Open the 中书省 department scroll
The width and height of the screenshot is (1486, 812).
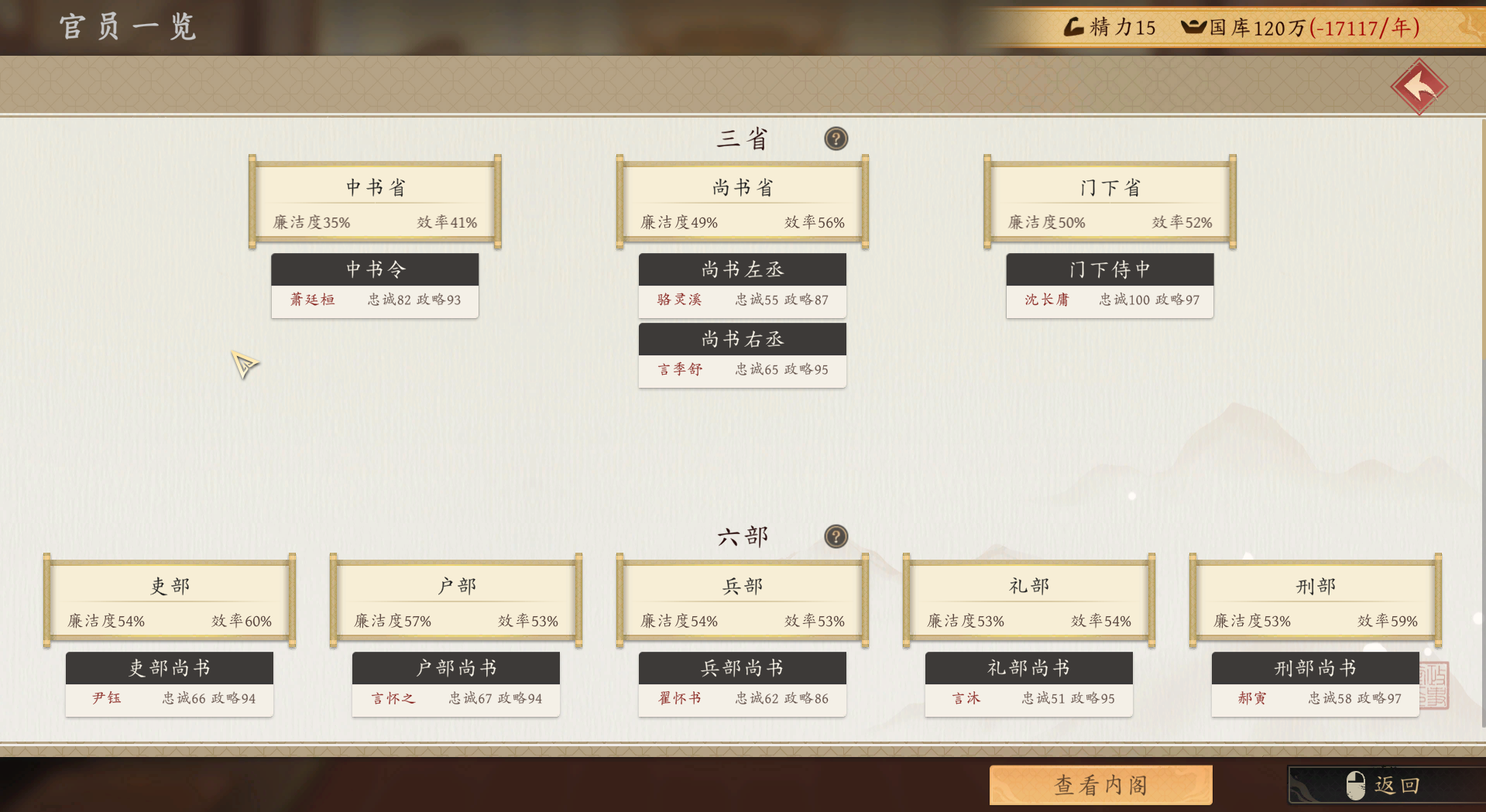pos(374,187)
